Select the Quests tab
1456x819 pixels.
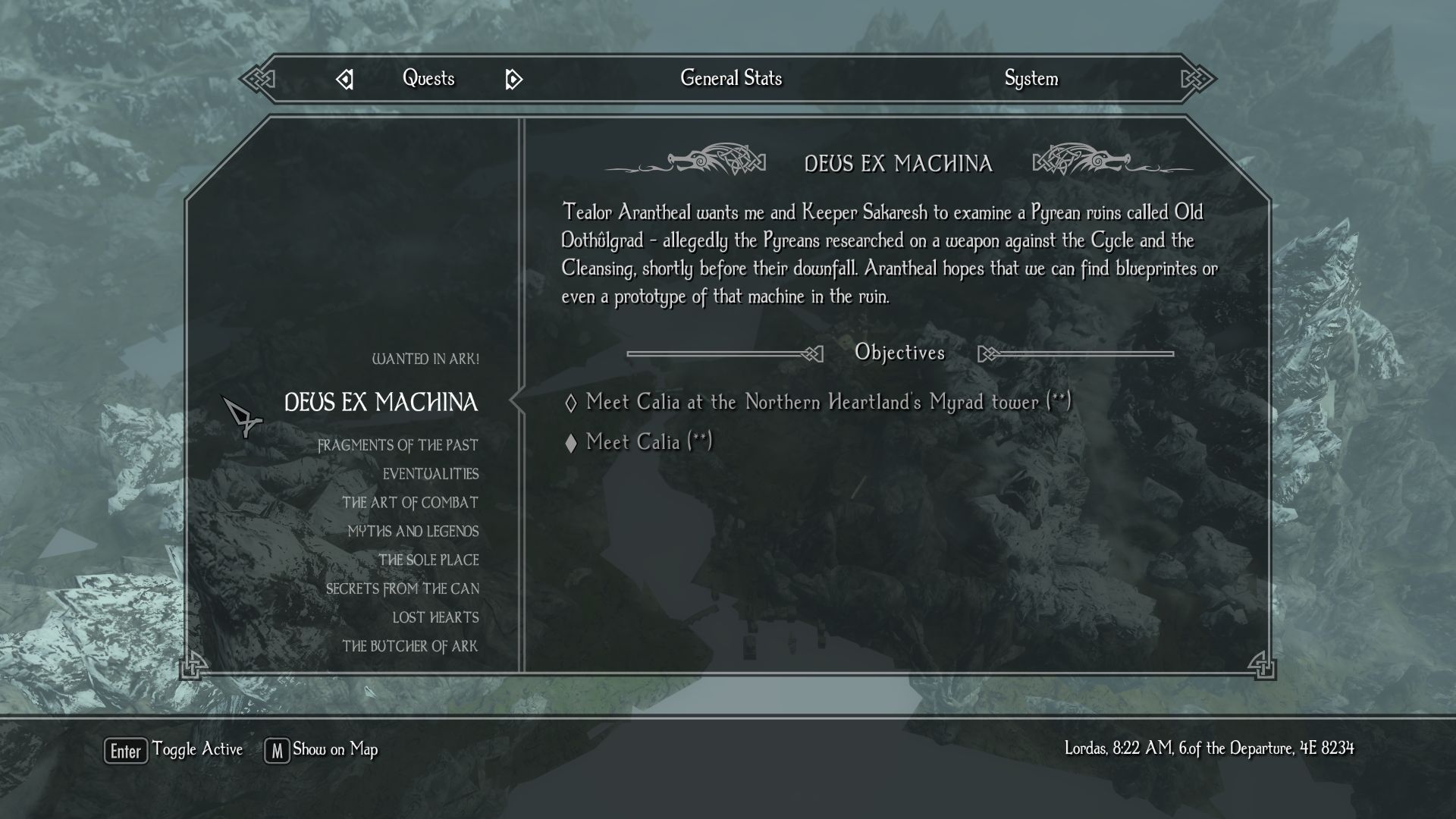pyautogui.click(x=428, y=78)
